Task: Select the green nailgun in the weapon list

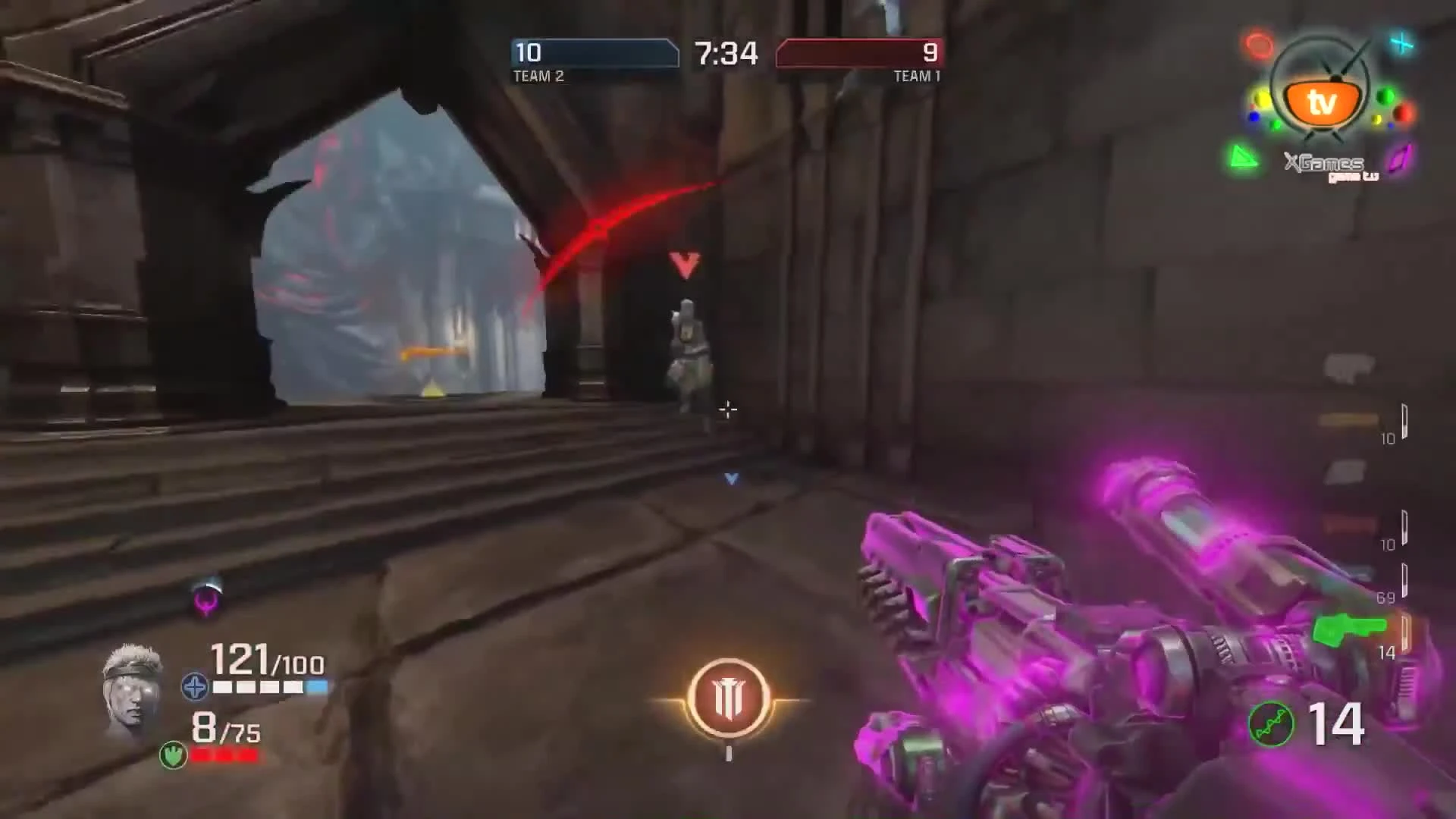Action: pos(1349,628)
